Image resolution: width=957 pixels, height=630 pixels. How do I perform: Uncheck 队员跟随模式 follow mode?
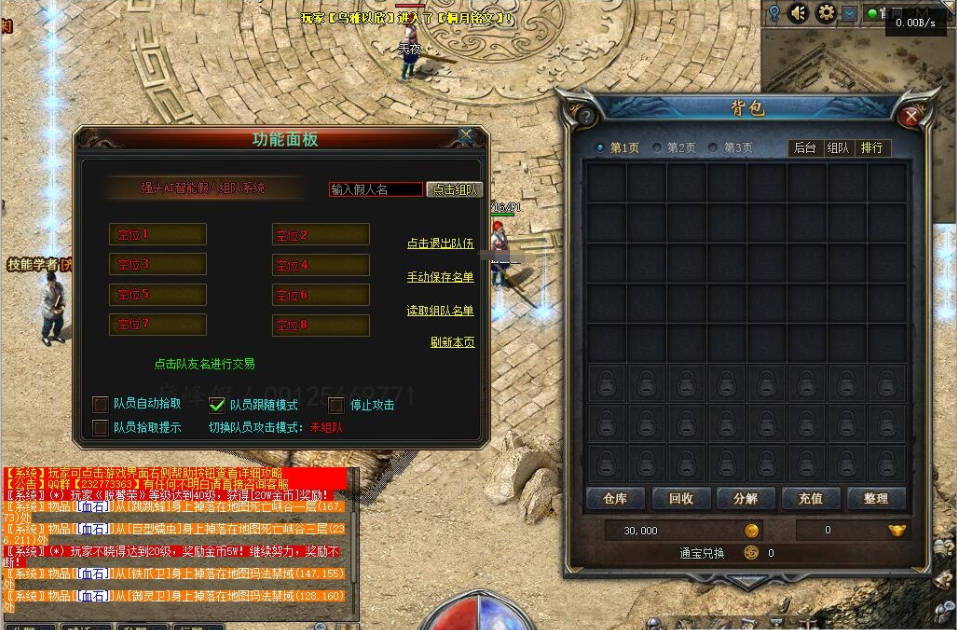[x=217, y=405]
